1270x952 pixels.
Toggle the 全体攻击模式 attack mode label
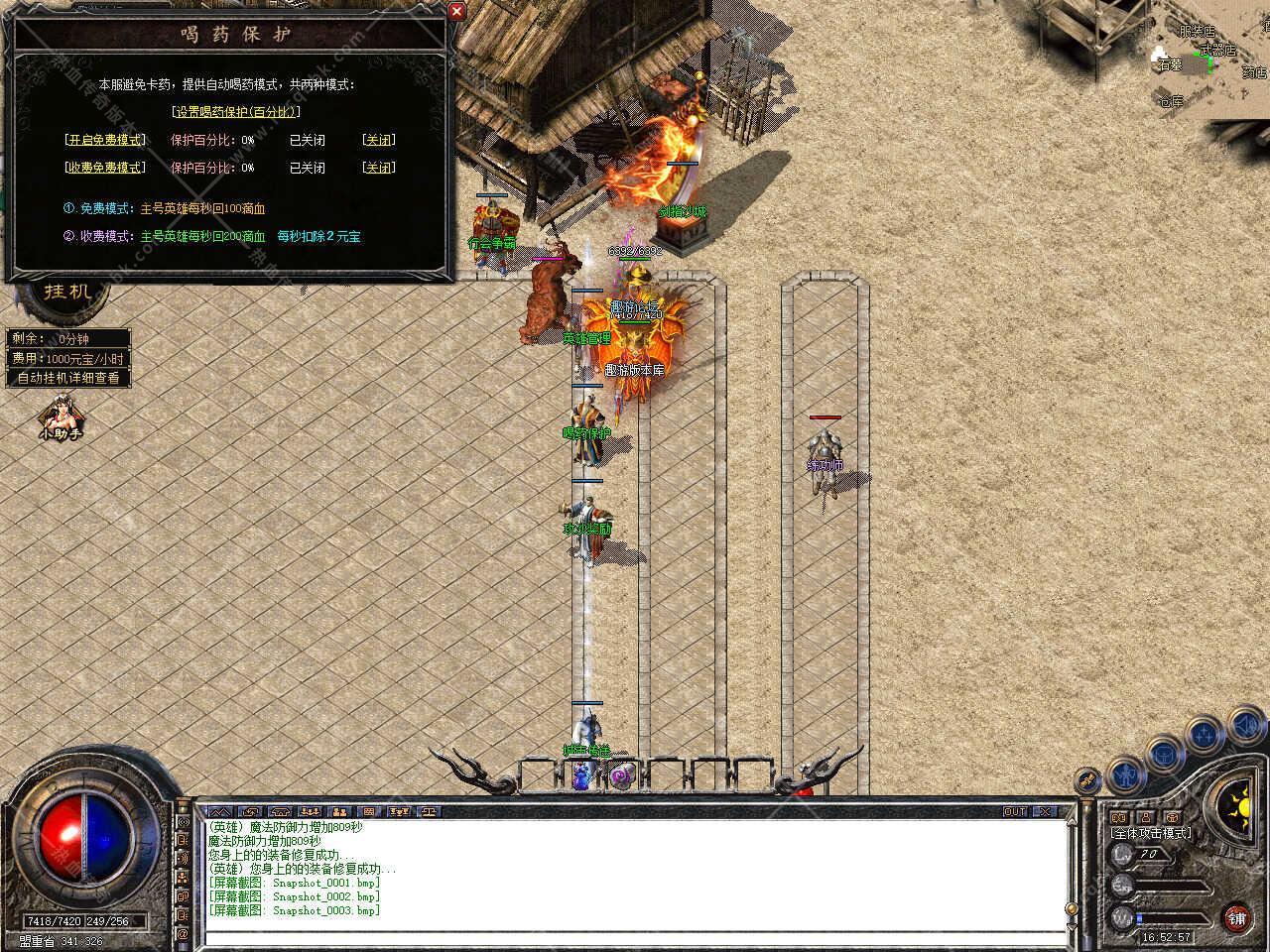(x=1151, y=833)
